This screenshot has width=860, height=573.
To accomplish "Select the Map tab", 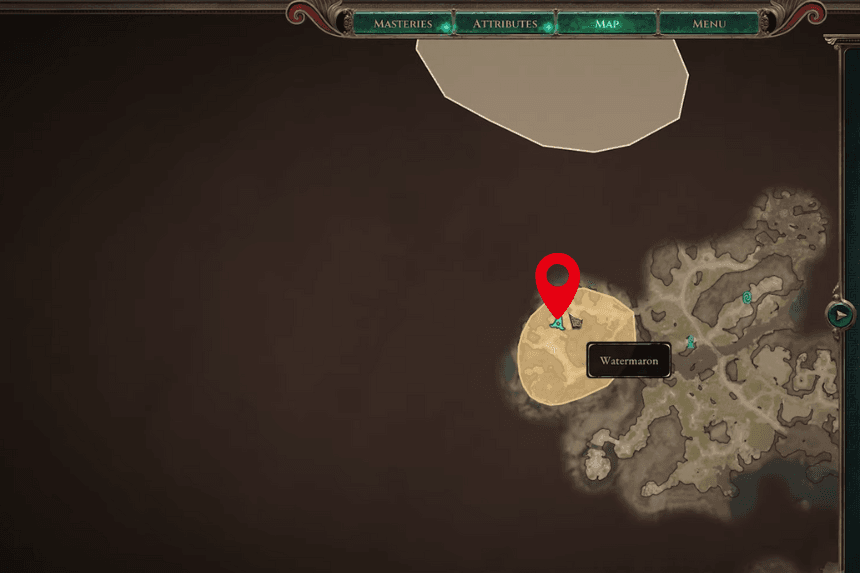I will coord(607,23).
